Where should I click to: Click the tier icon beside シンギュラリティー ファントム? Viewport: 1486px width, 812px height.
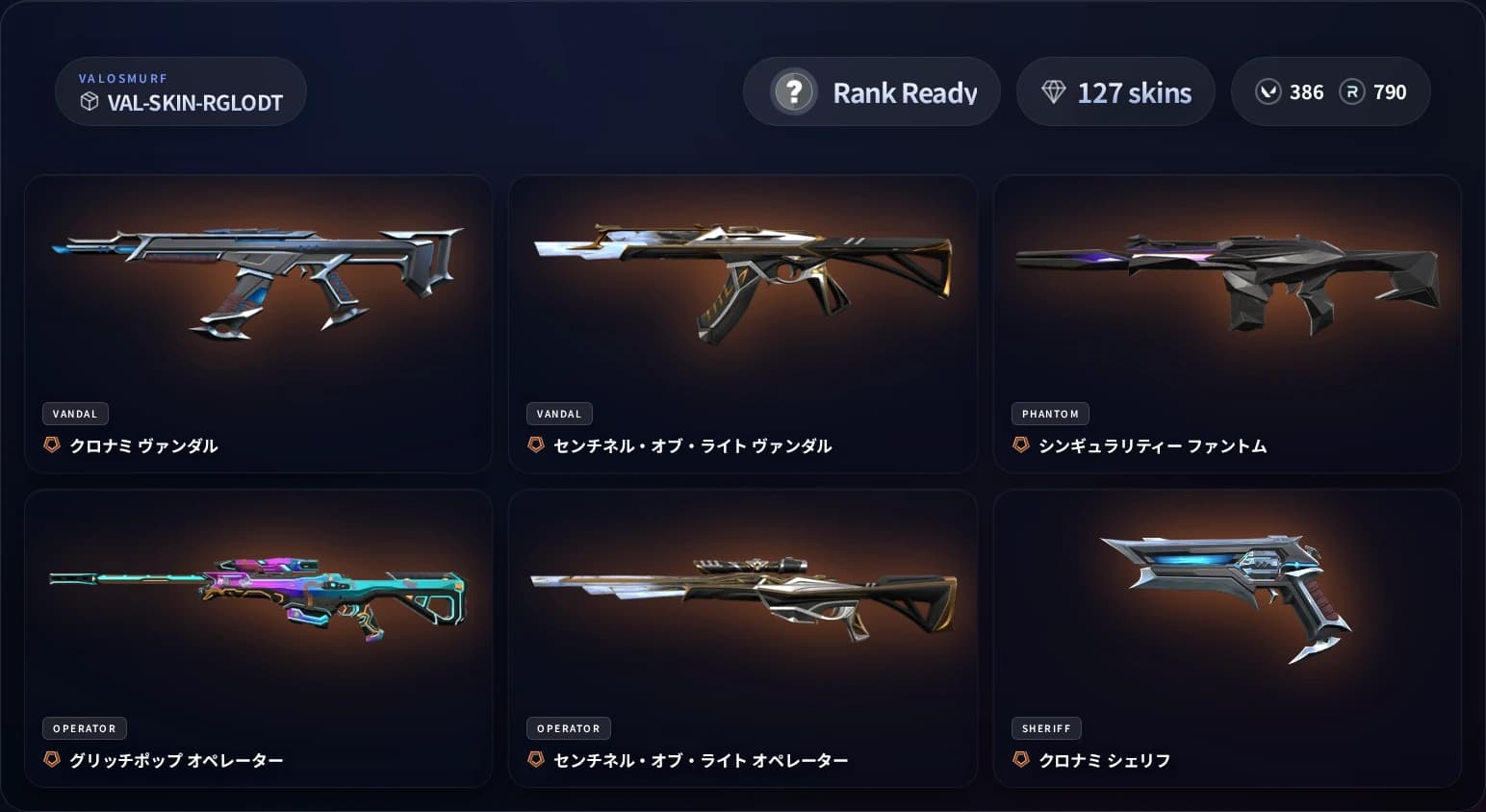coord(1019,446)
